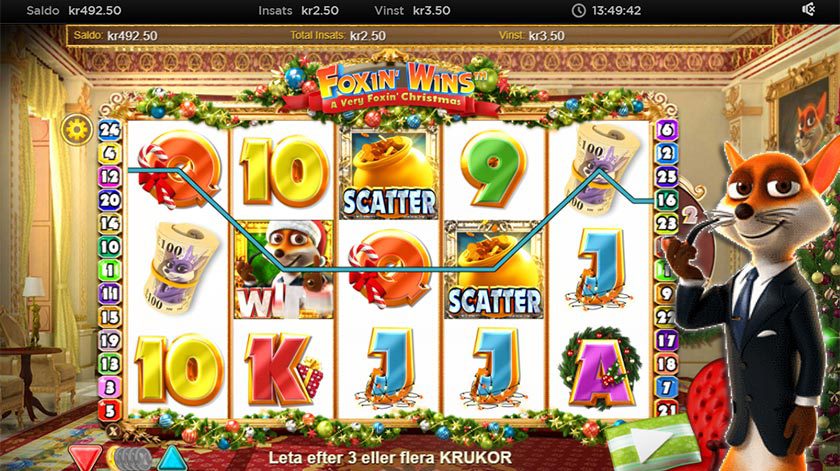This screenshot has width=840, height=471.
Task: Select payline number 25 marker
Action: [666, 175]
